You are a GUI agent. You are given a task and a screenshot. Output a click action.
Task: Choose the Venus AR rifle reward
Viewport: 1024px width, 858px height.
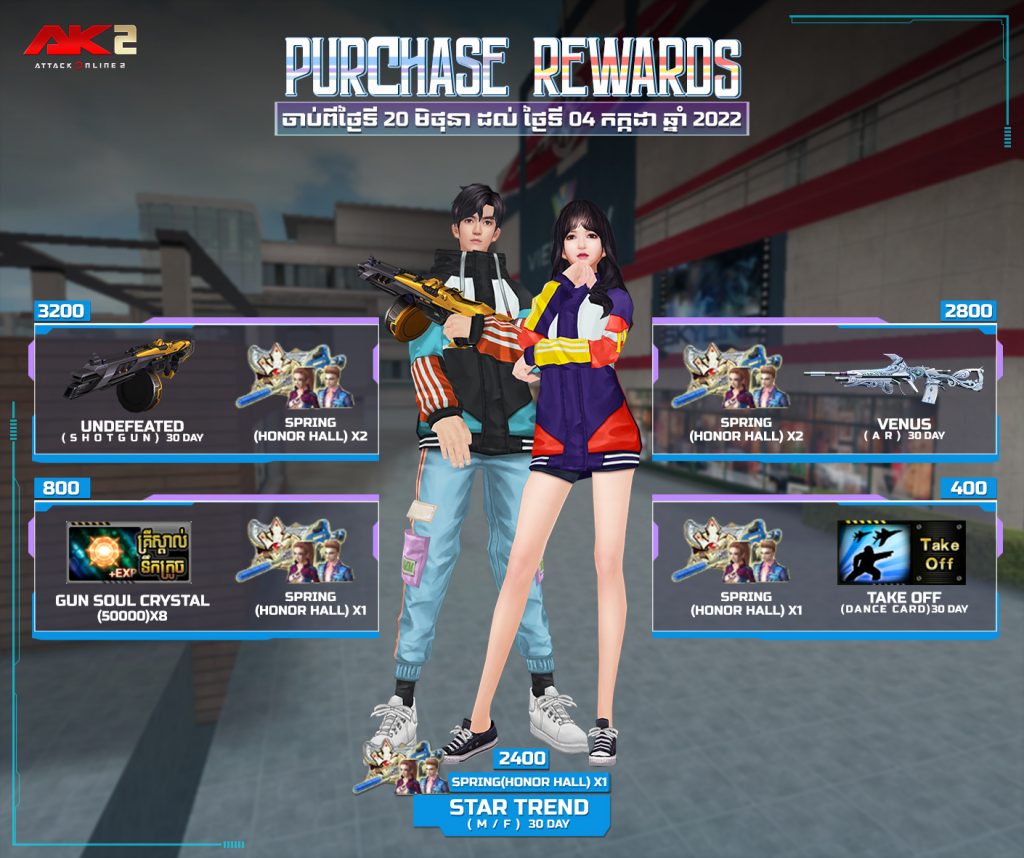[893, 379]
